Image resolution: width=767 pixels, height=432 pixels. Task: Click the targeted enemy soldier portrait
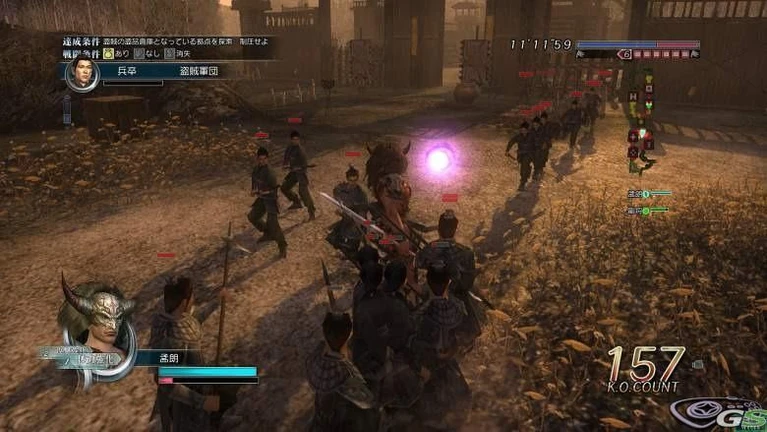[82, 73]
